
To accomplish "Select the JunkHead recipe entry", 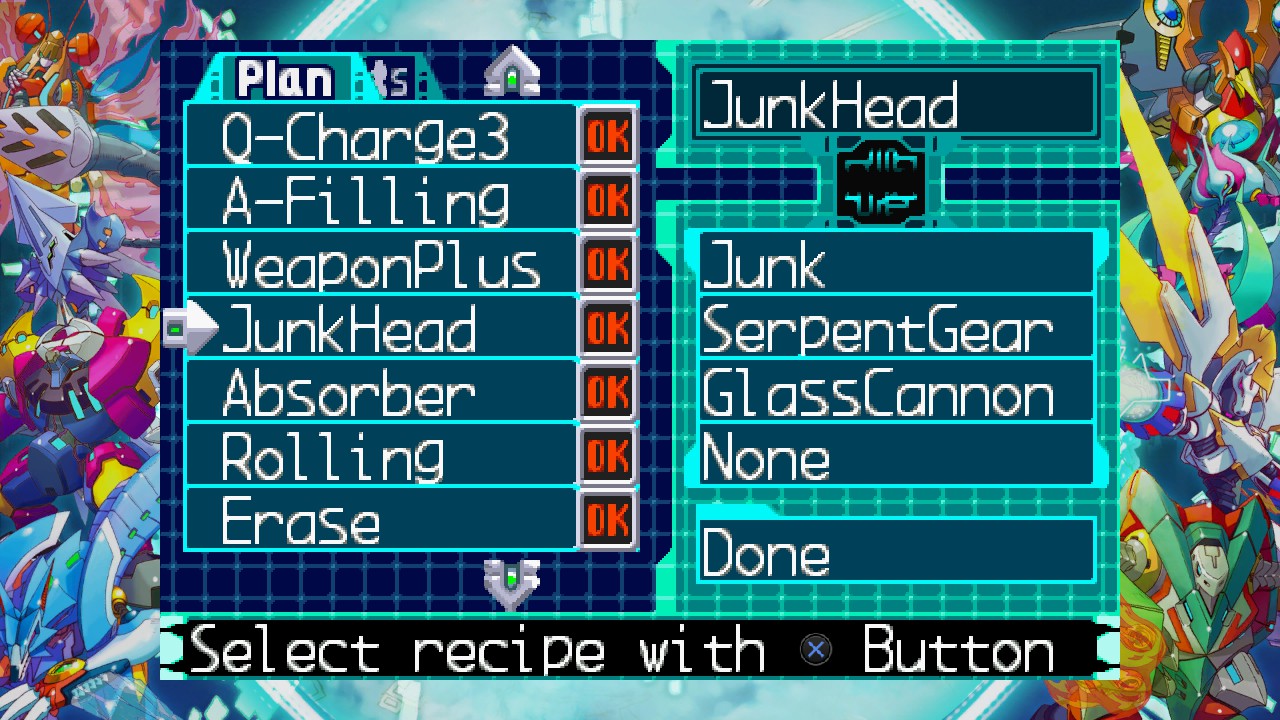I will pos(380,328).
